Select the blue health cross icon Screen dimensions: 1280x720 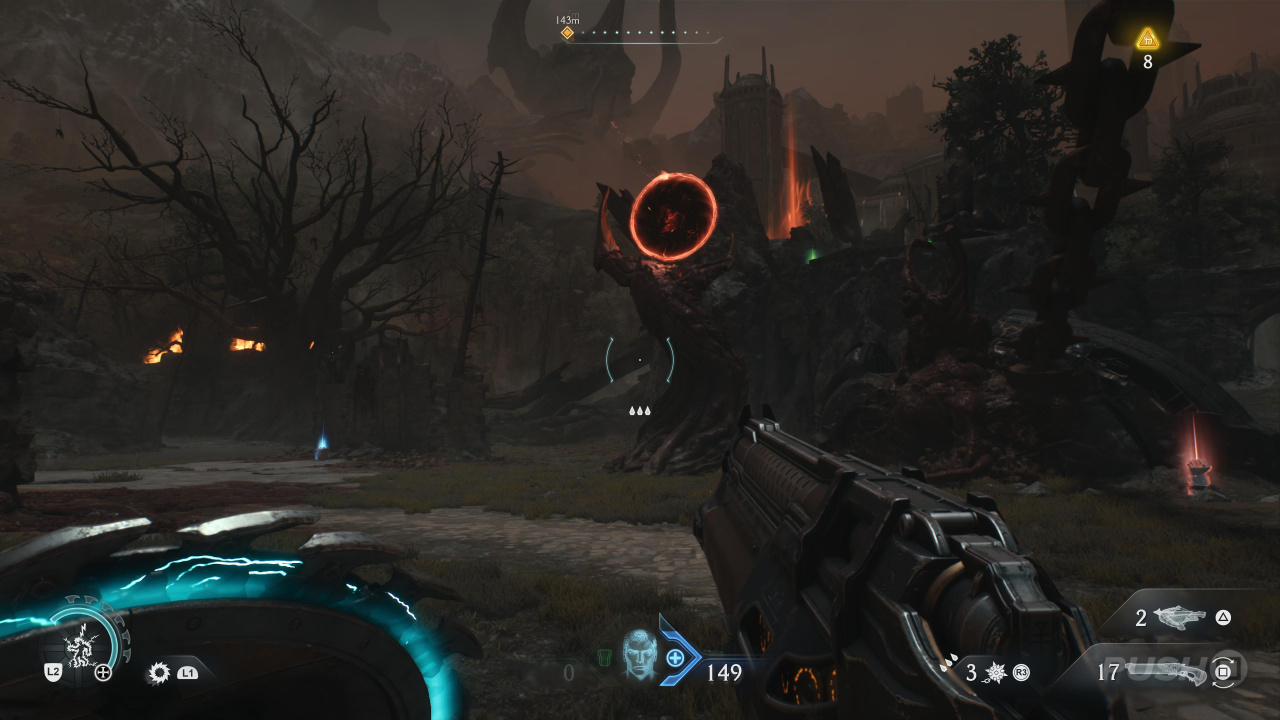pos(675,657)
